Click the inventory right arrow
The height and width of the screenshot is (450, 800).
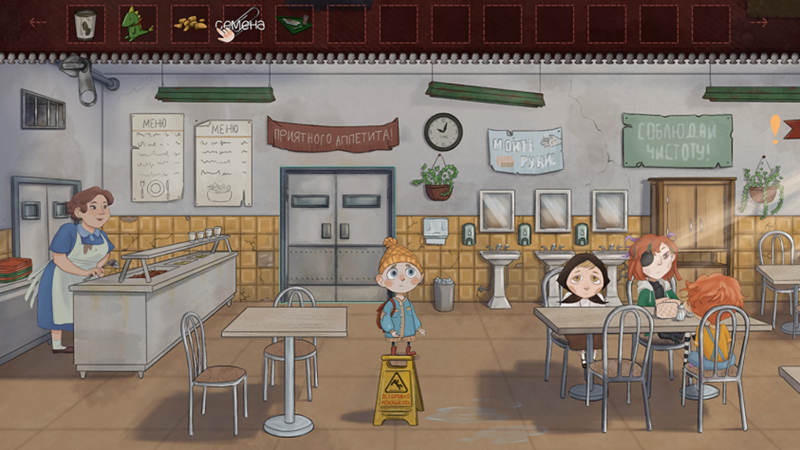click(758, 22)
